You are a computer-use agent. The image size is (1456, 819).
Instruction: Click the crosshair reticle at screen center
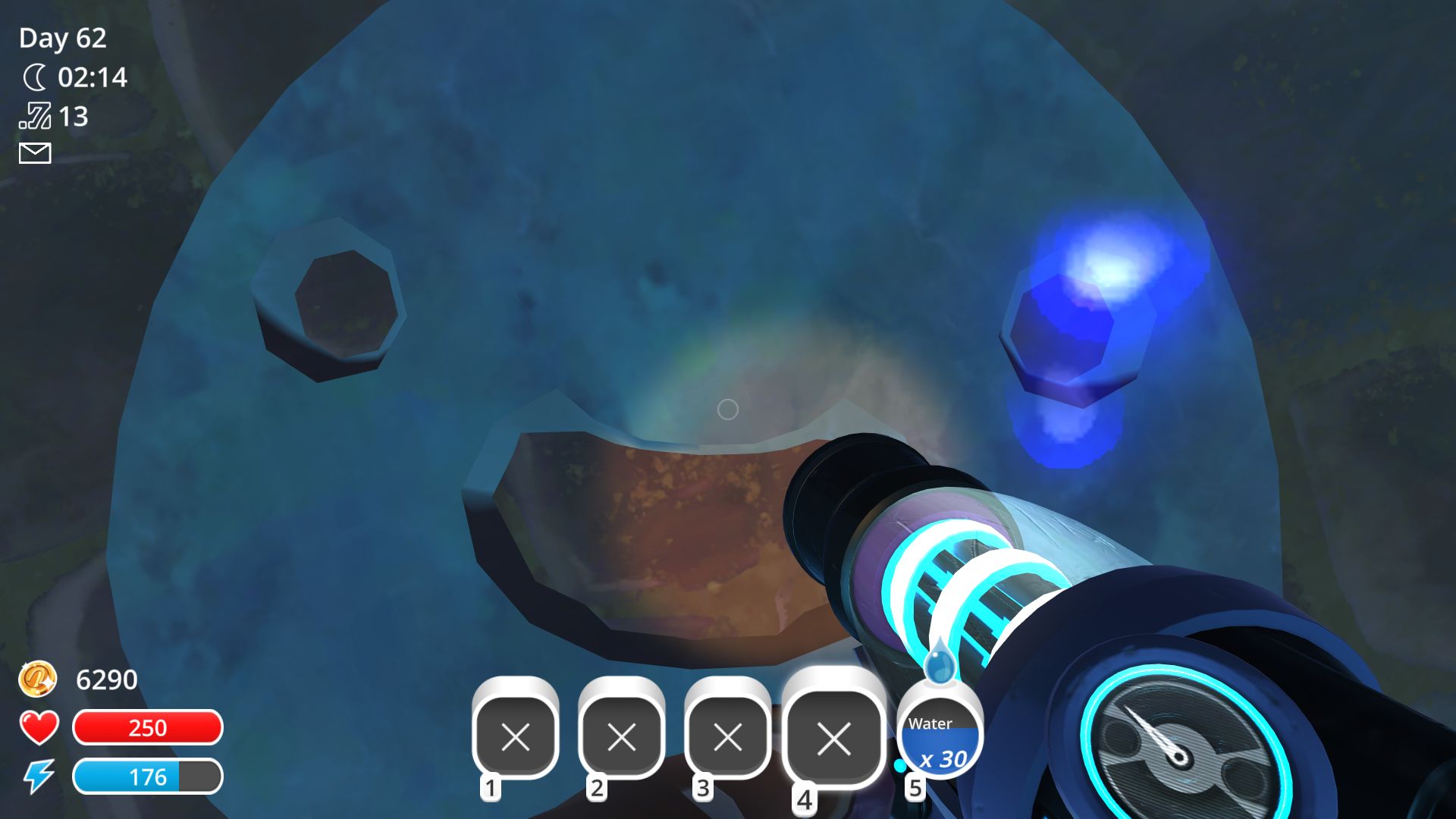click(728, 409)
